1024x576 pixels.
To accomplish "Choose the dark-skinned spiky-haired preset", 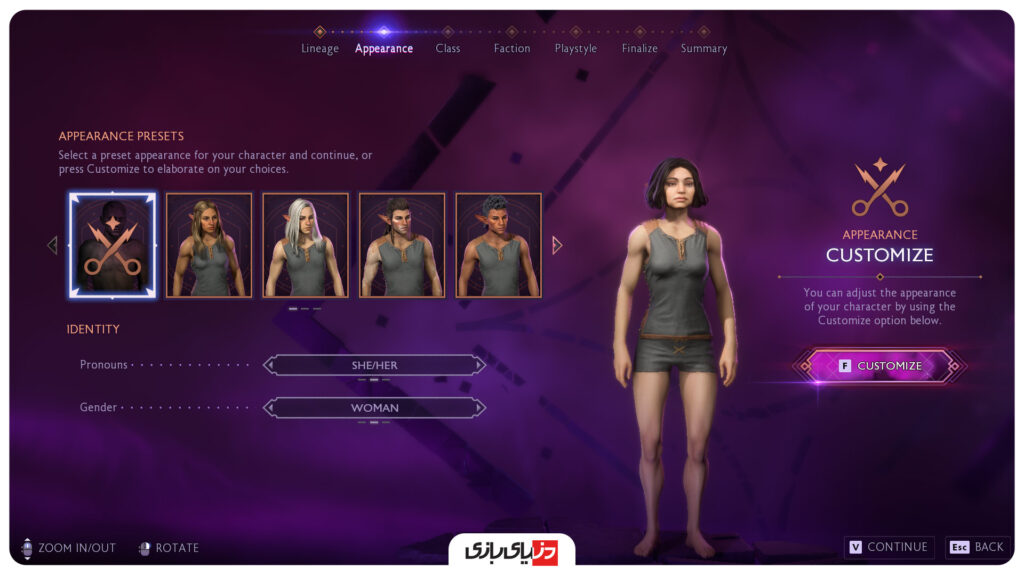I will pos(498,245).
